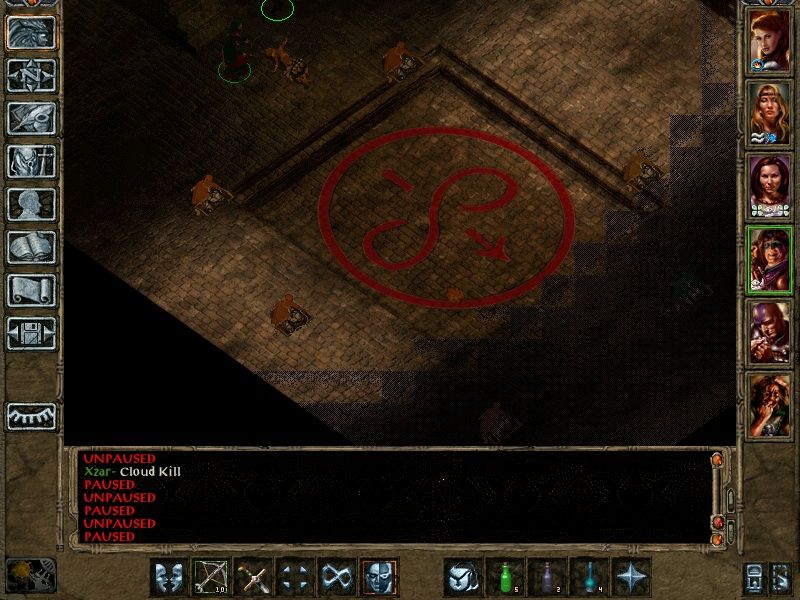Viewport: 800px width, 600px height.
Task: Choose the crossed weapons slot
Action: point(253,577)
